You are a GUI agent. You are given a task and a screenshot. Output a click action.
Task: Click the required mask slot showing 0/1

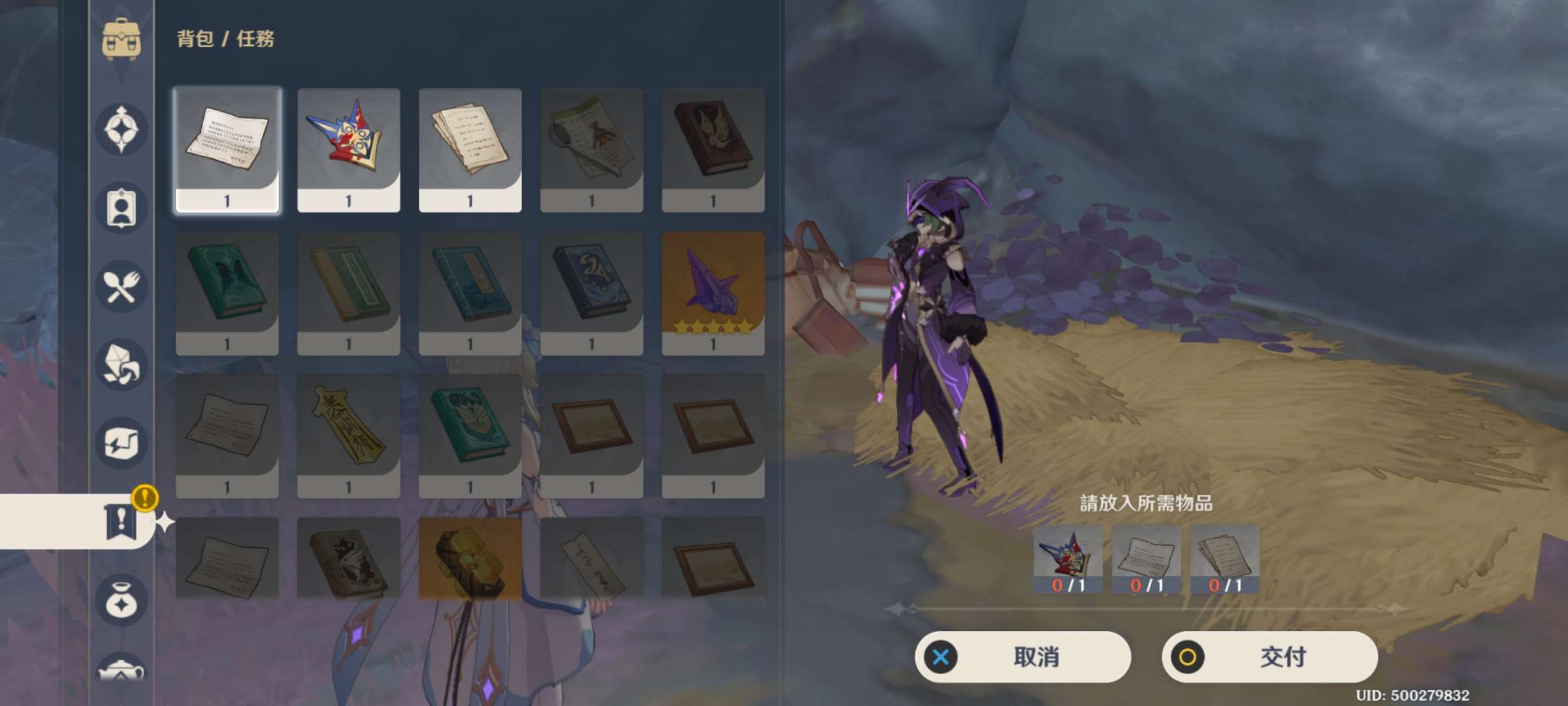pyautogui.click(x=1068, y=560)
